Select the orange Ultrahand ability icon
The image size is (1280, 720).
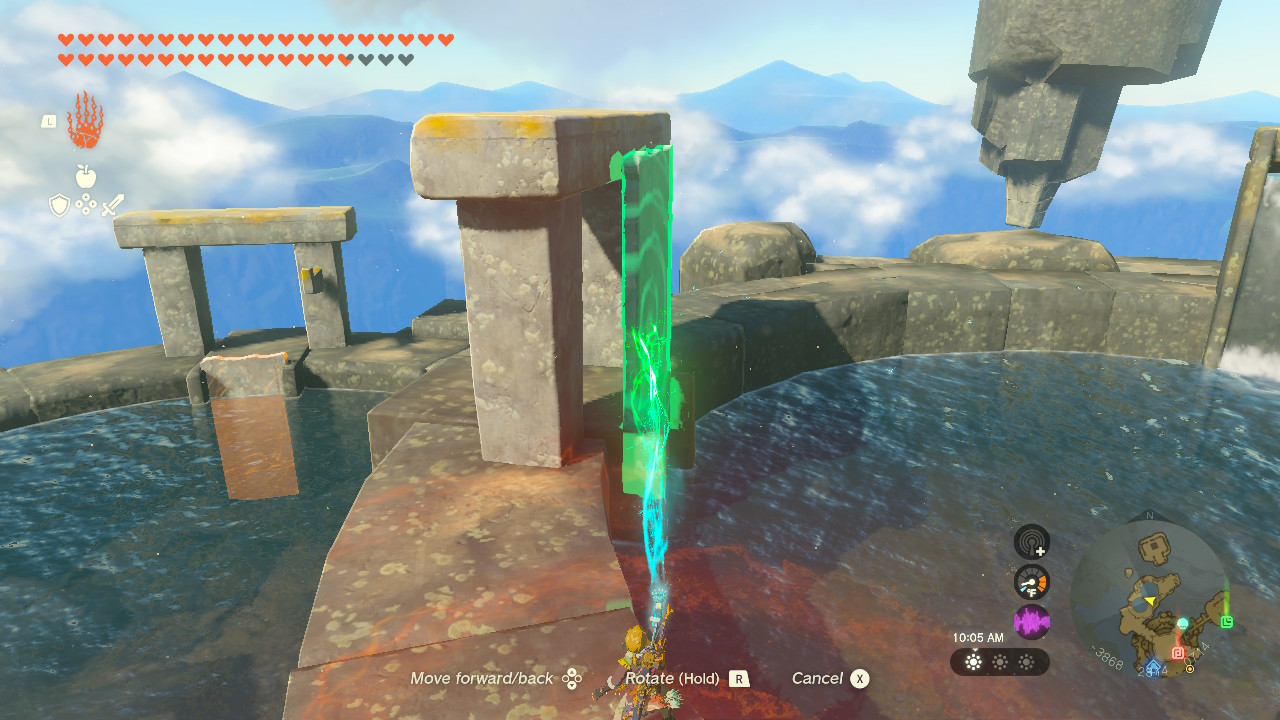point(85,120)
